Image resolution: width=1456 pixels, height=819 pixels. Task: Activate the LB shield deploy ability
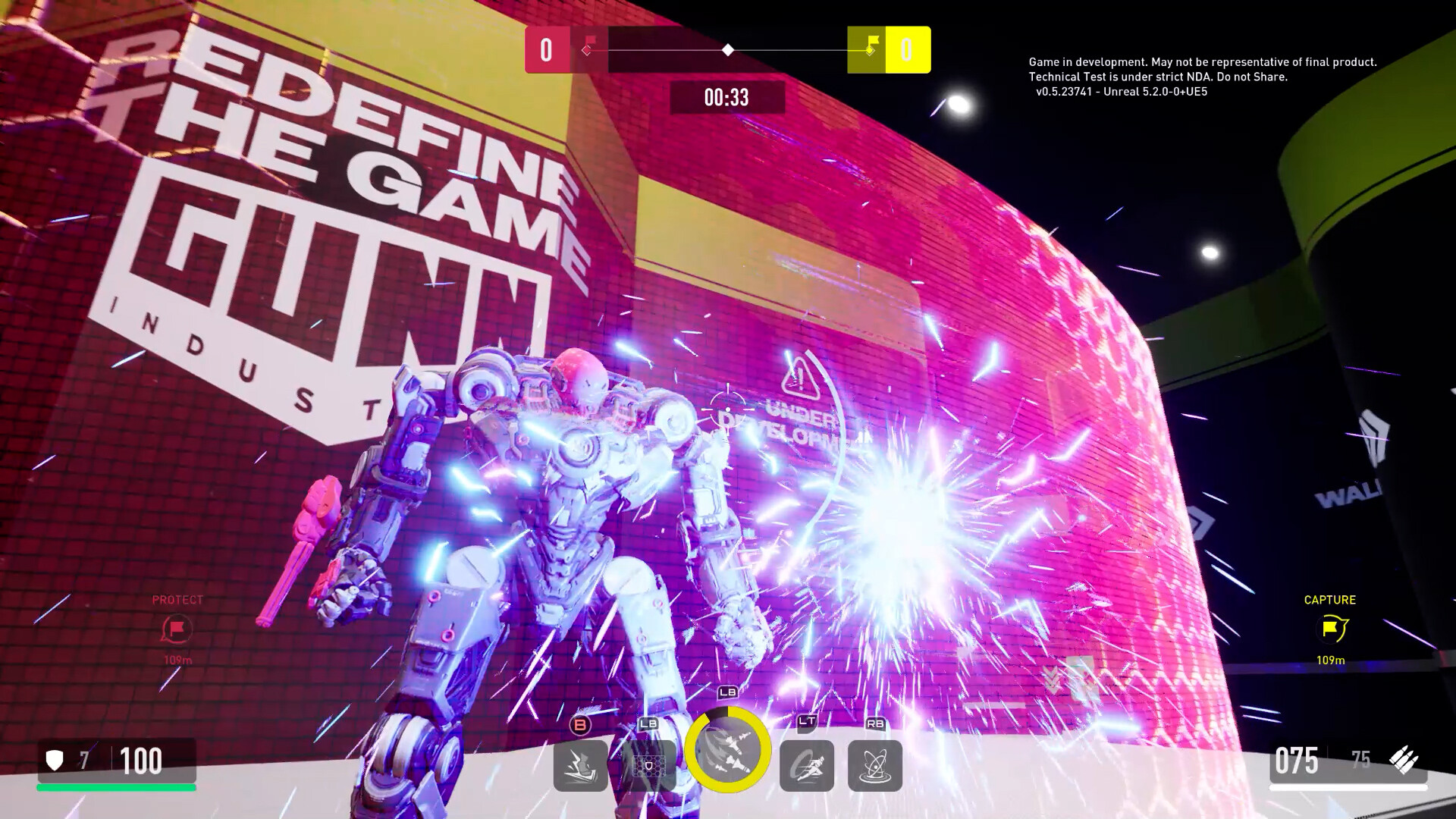[x=646, y=766]
